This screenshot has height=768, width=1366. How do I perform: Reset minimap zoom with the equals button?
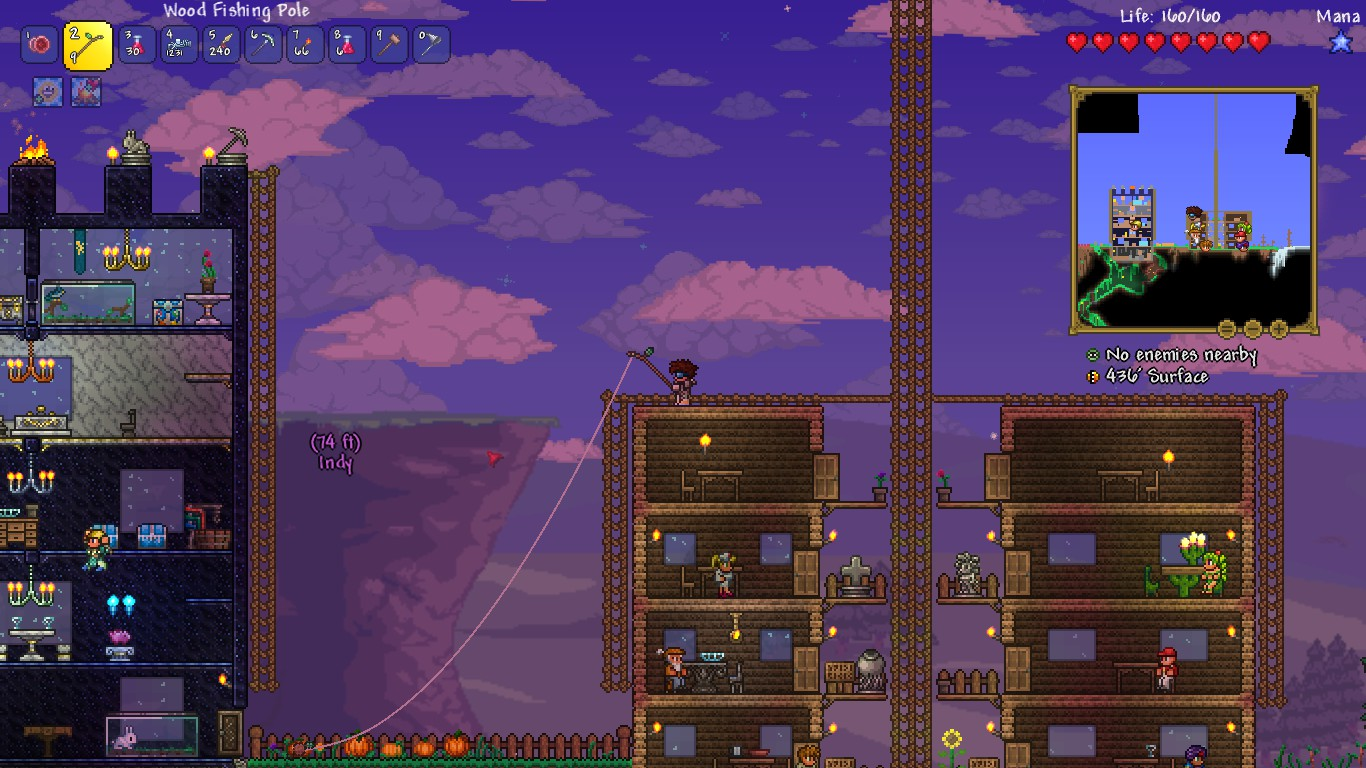[1252, 328]
